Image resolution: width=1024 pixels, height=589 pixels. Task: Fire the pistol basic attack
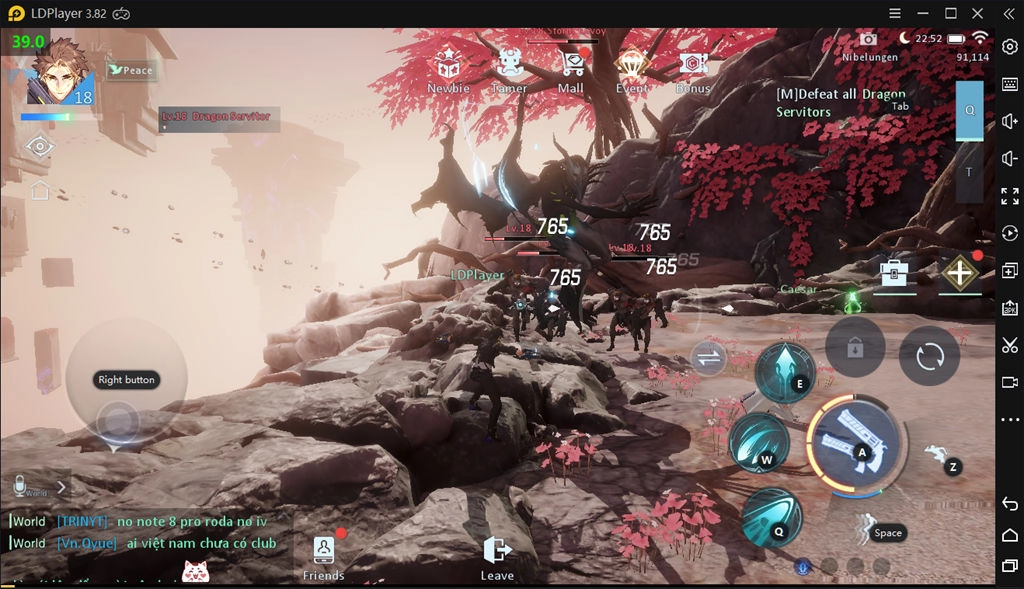[x=853, y=444]
